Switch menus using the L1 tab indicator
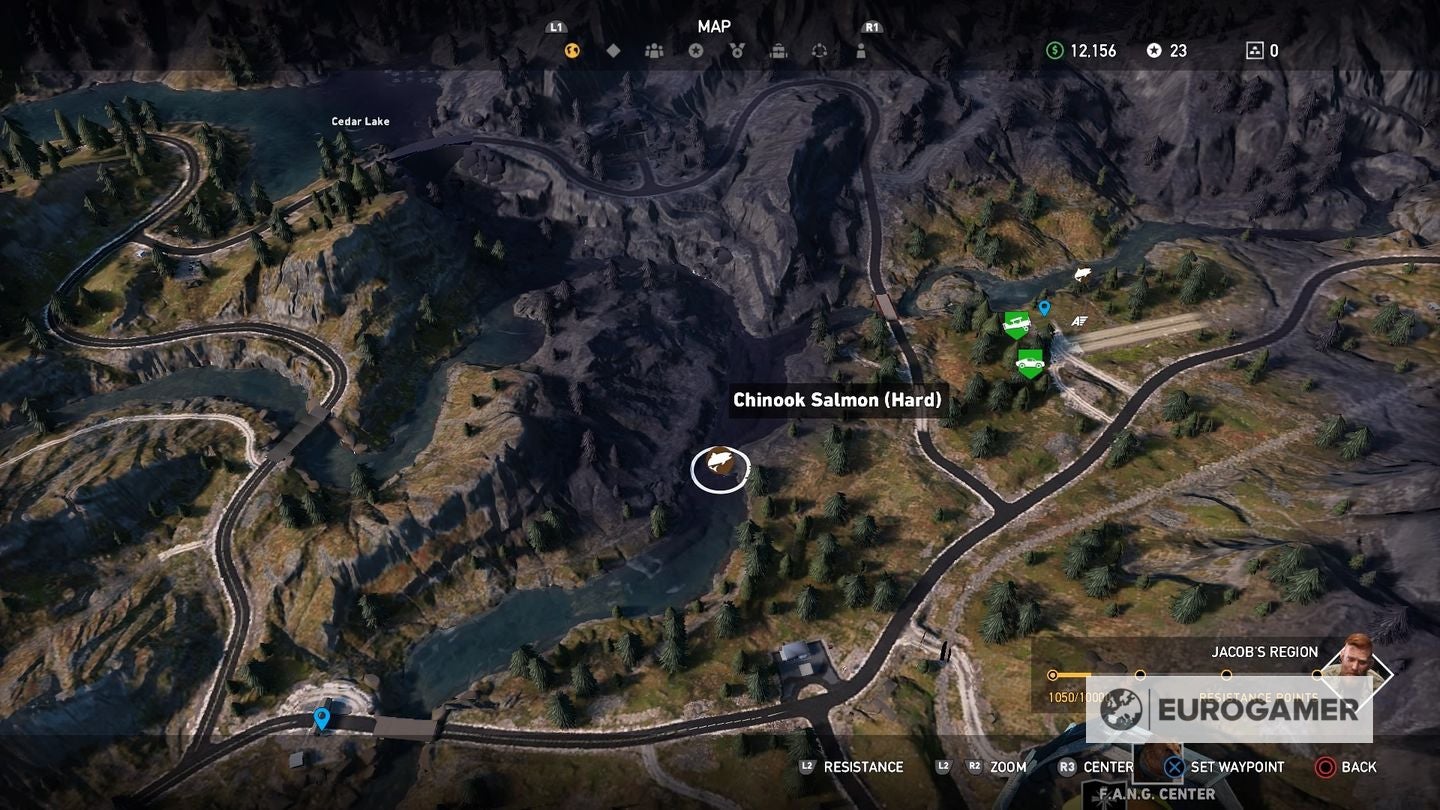 (556, 27)
